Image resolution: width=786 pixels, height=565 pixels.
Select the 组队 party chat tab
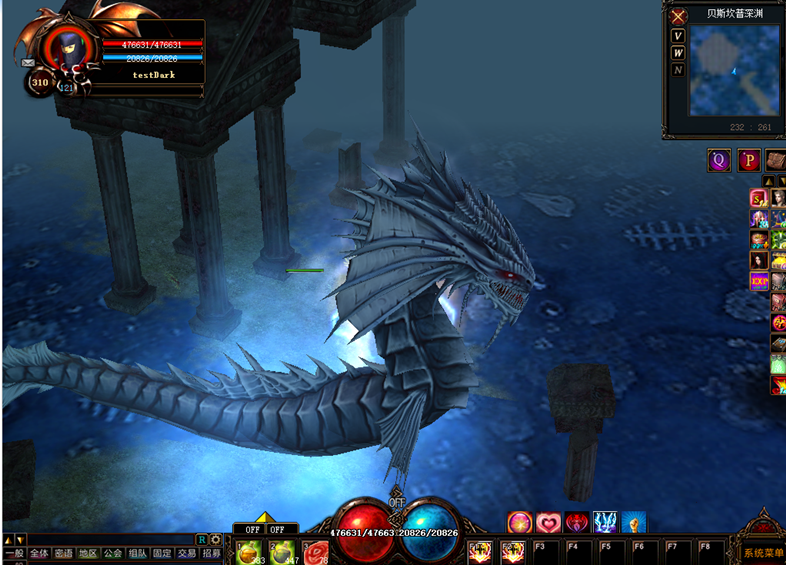tap(137, 553)
